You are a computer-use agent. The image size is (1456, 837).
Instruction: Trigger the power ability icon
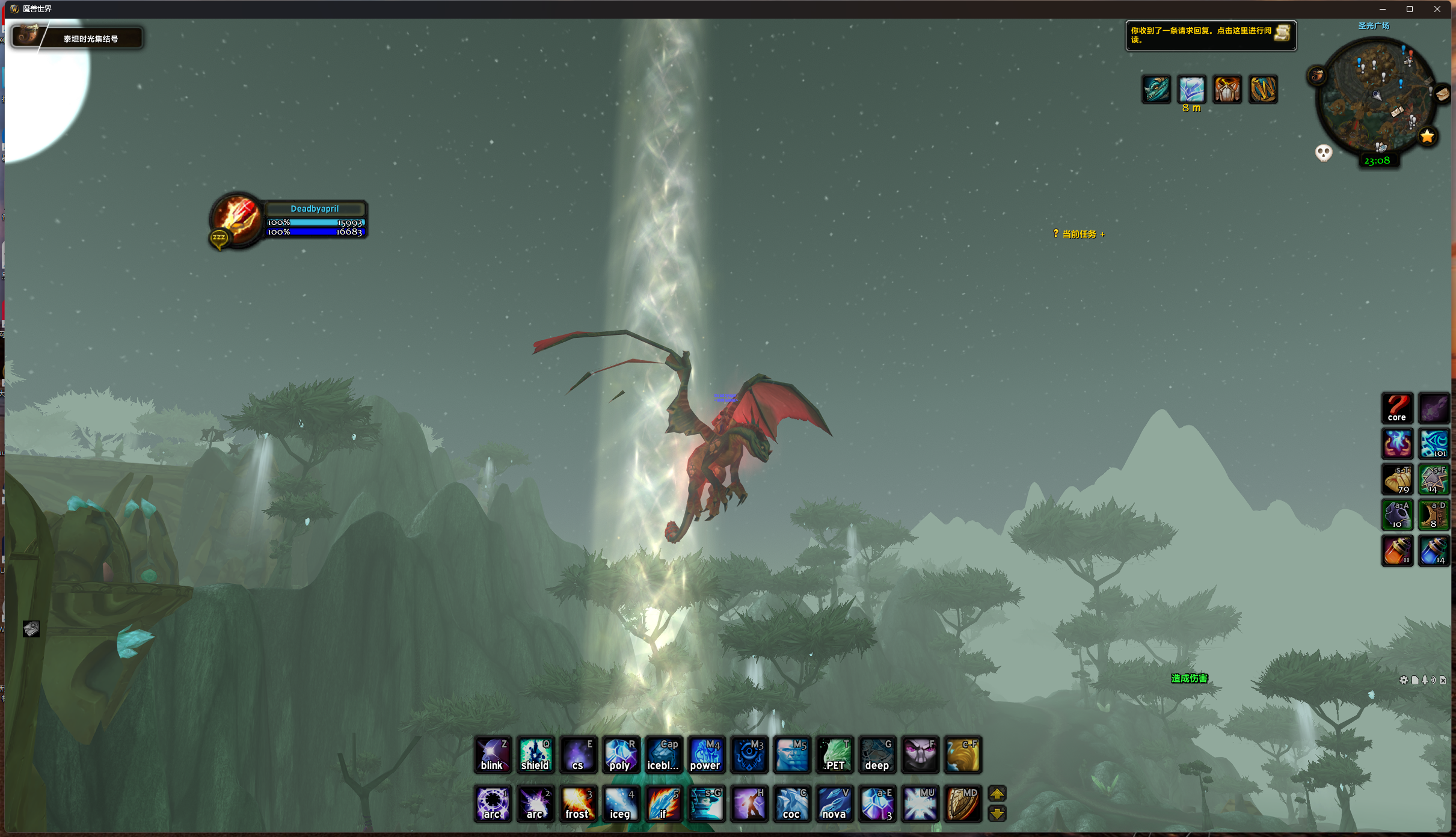pyautogui.click(x=705, y=755)
